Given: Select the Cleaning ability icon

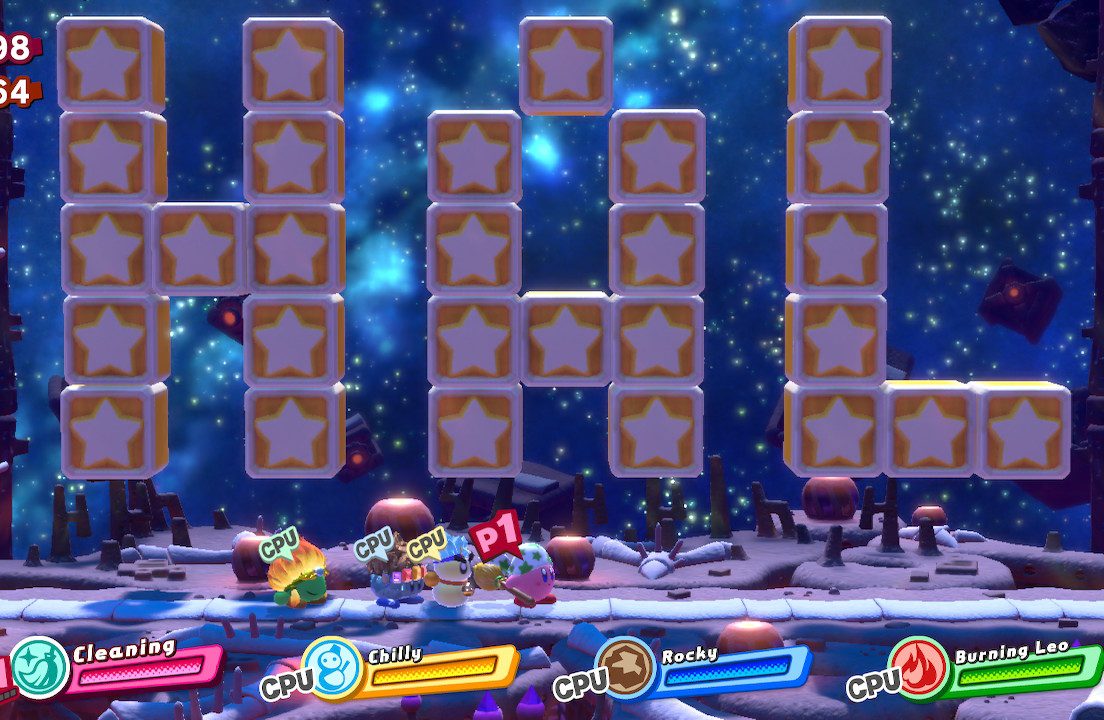Looking at the screenshot, I should click(x=40, y=667).
